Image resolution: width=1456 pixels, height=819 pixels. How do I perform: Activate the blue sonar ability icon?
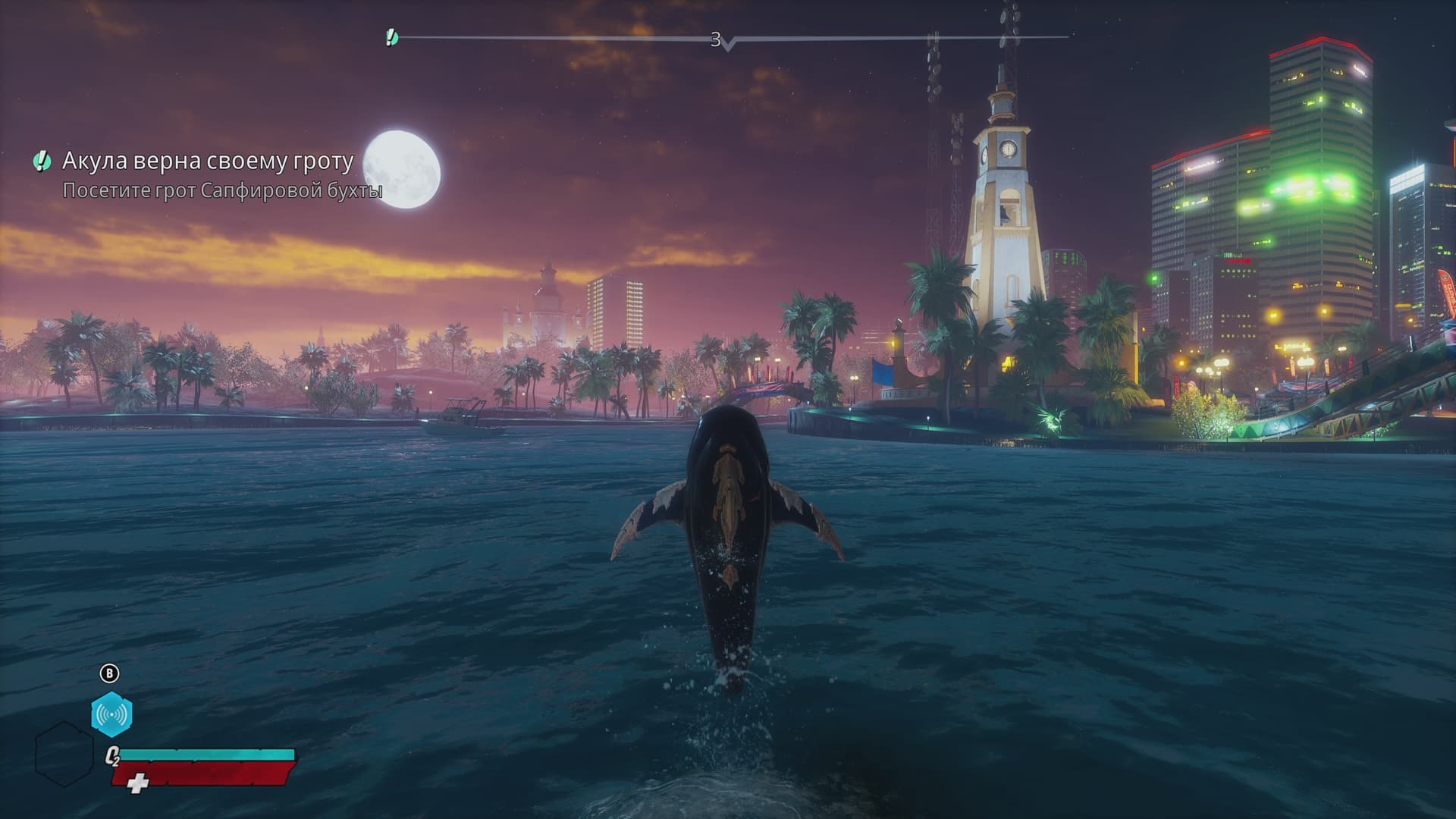tap(111, 714)
